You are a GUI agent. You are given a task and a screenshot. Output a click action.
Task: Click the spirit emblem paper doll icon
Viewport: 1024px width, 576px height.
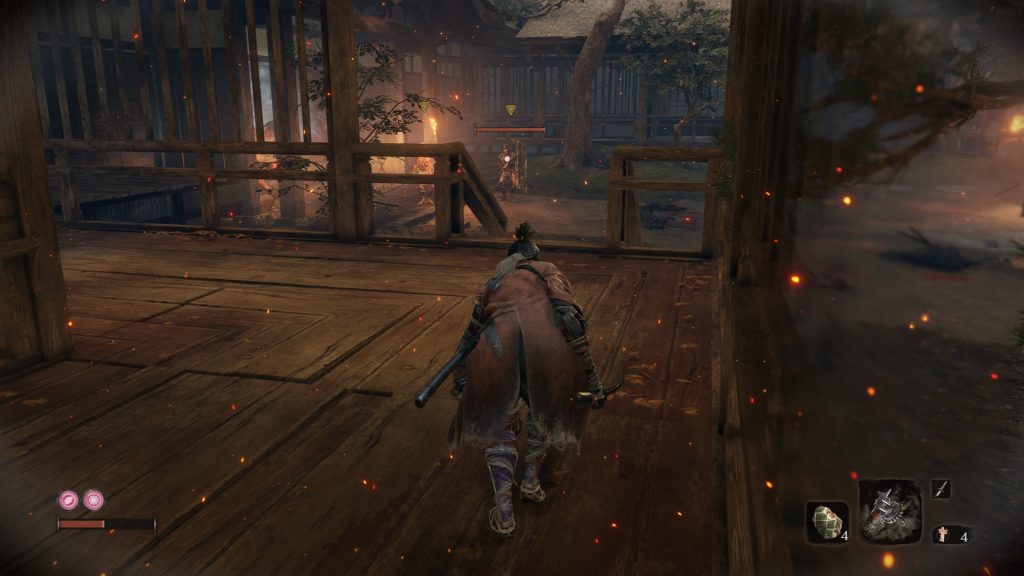[x=941, y=535]
